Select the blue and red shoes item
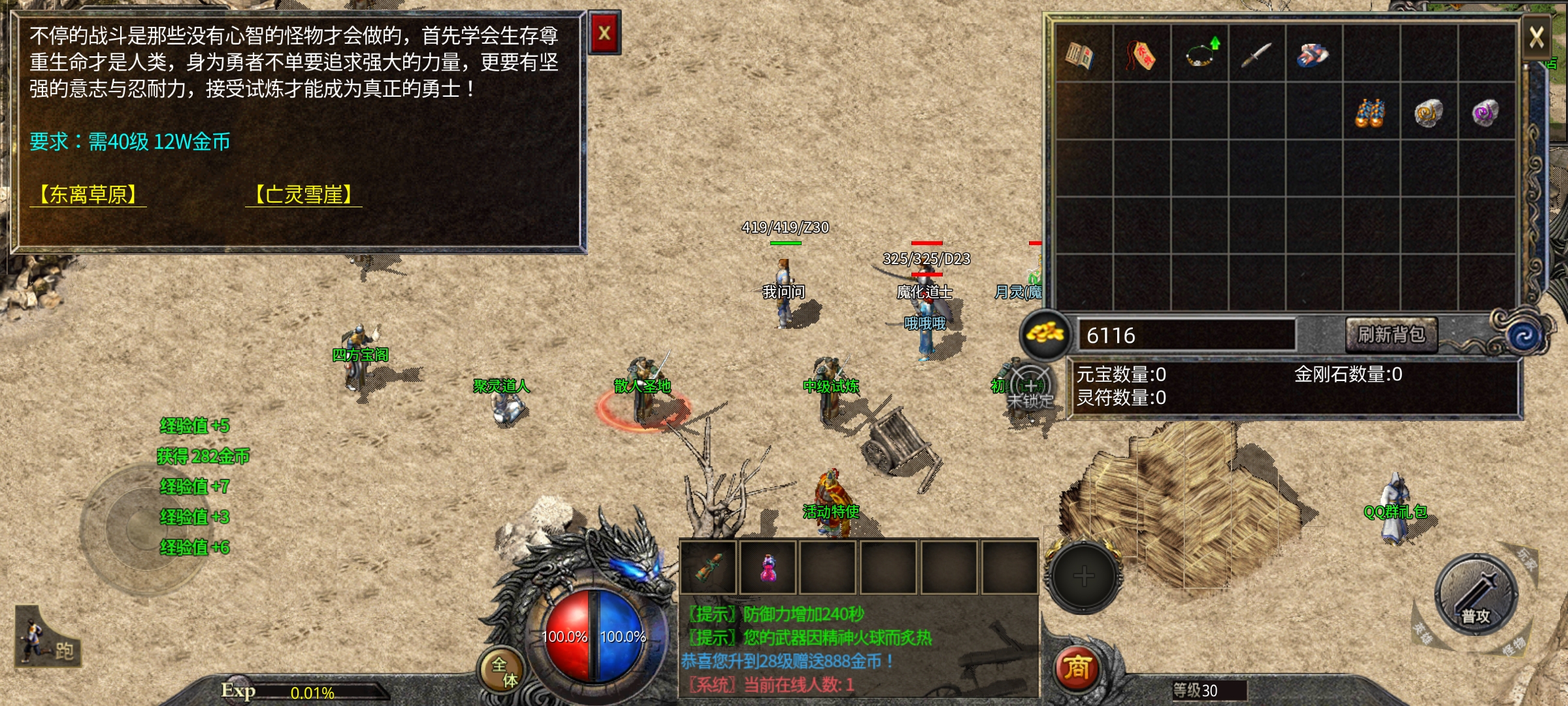Viewport: 1568px width, 706px height. click(1313, 55)
